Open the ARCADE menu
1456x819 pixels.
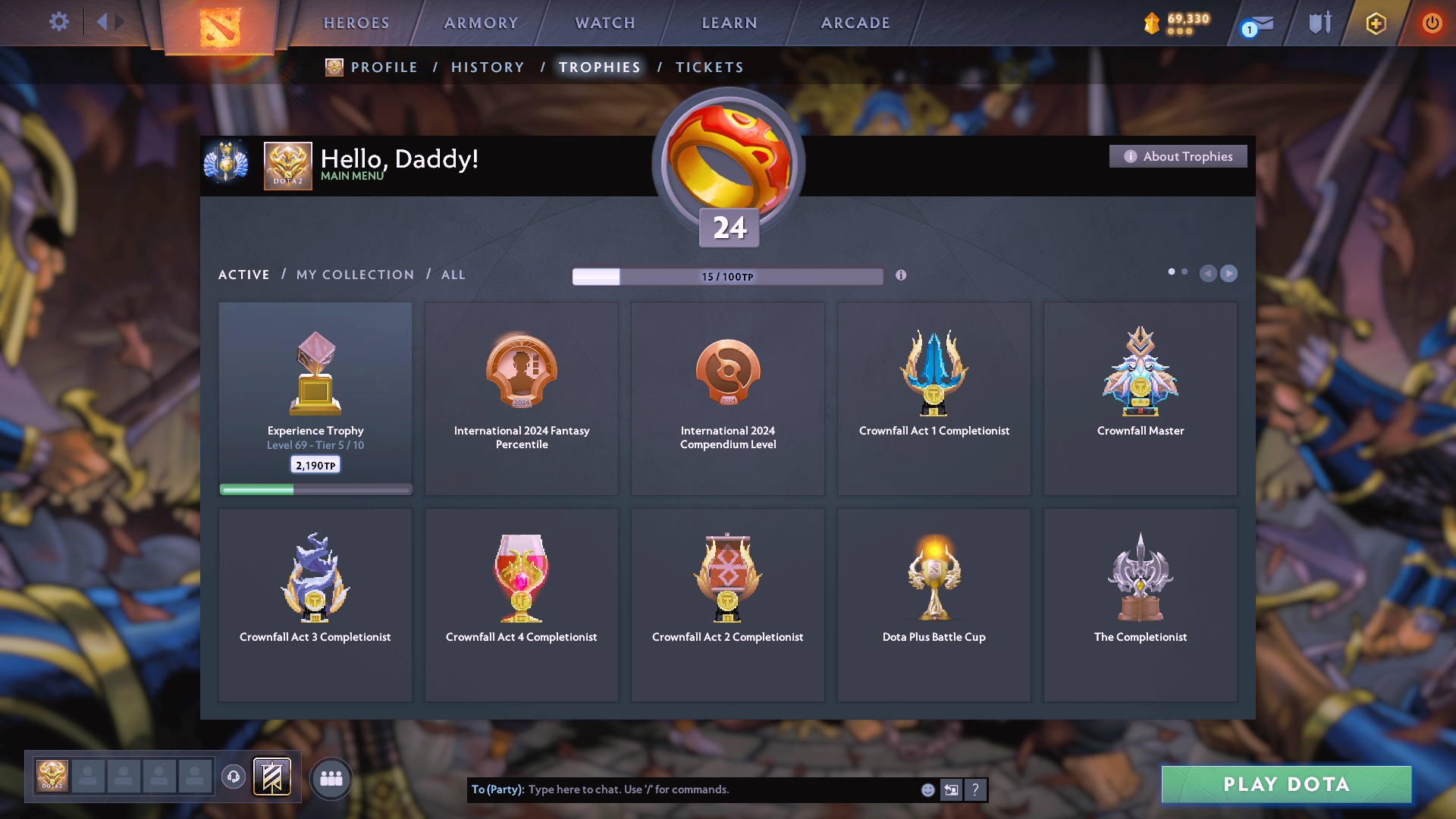tap(855, 23)
